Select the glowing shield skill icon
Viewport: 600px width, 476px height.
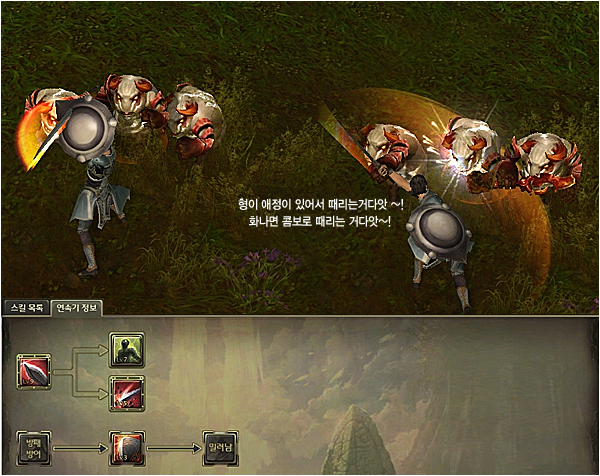(126, 448)
